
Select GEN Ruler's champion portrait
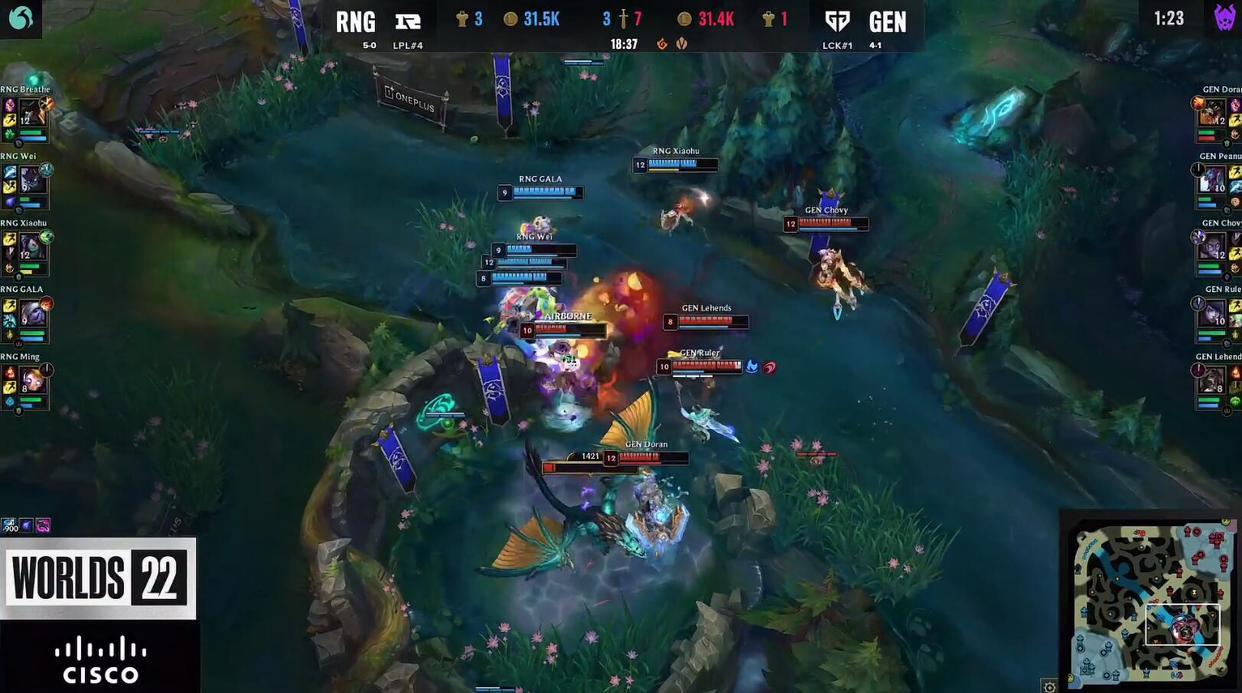click(1213, 312)
